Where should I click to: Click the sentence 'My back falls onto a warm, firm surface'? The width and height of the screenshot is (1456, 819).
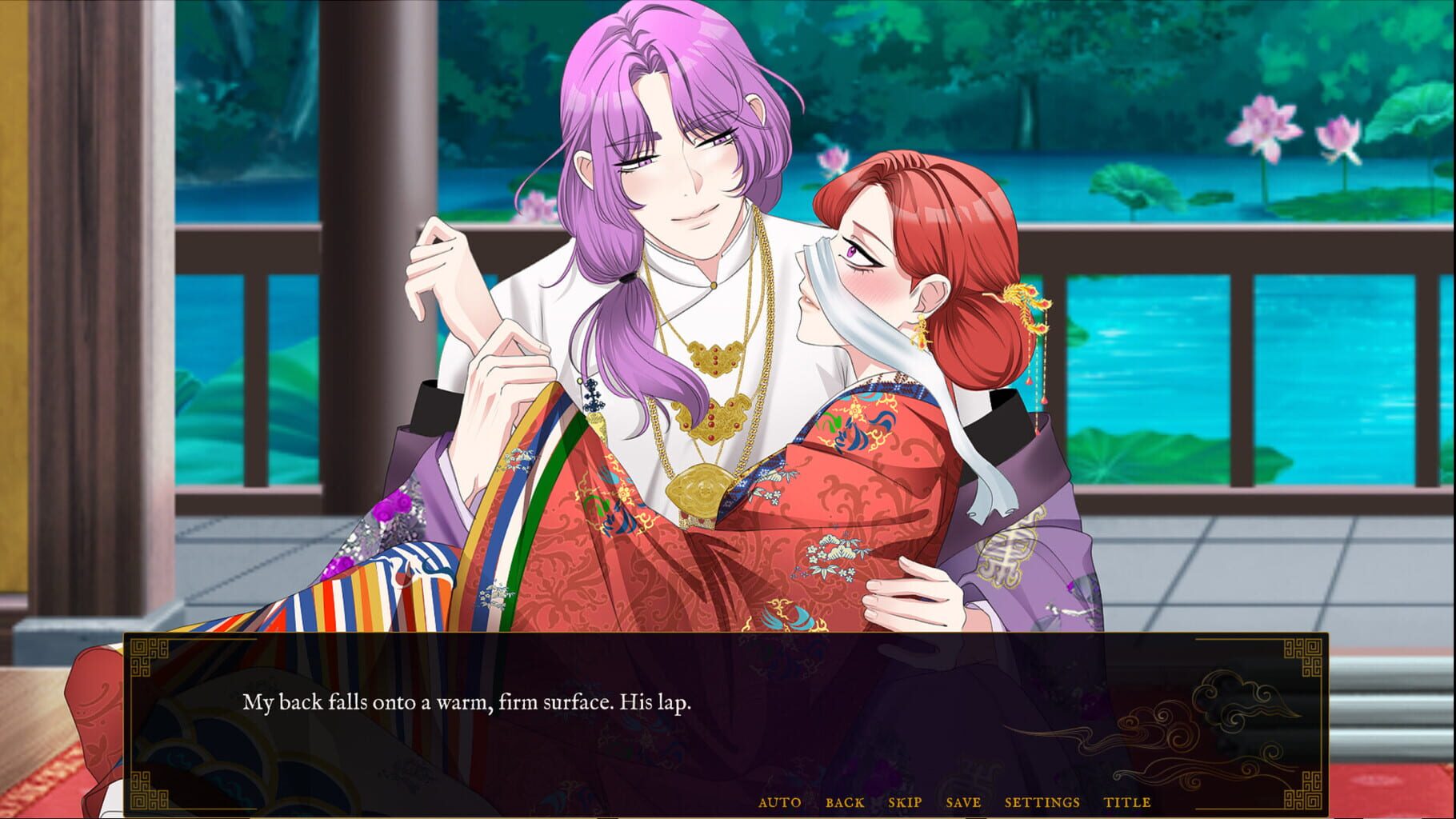[468, 702]
